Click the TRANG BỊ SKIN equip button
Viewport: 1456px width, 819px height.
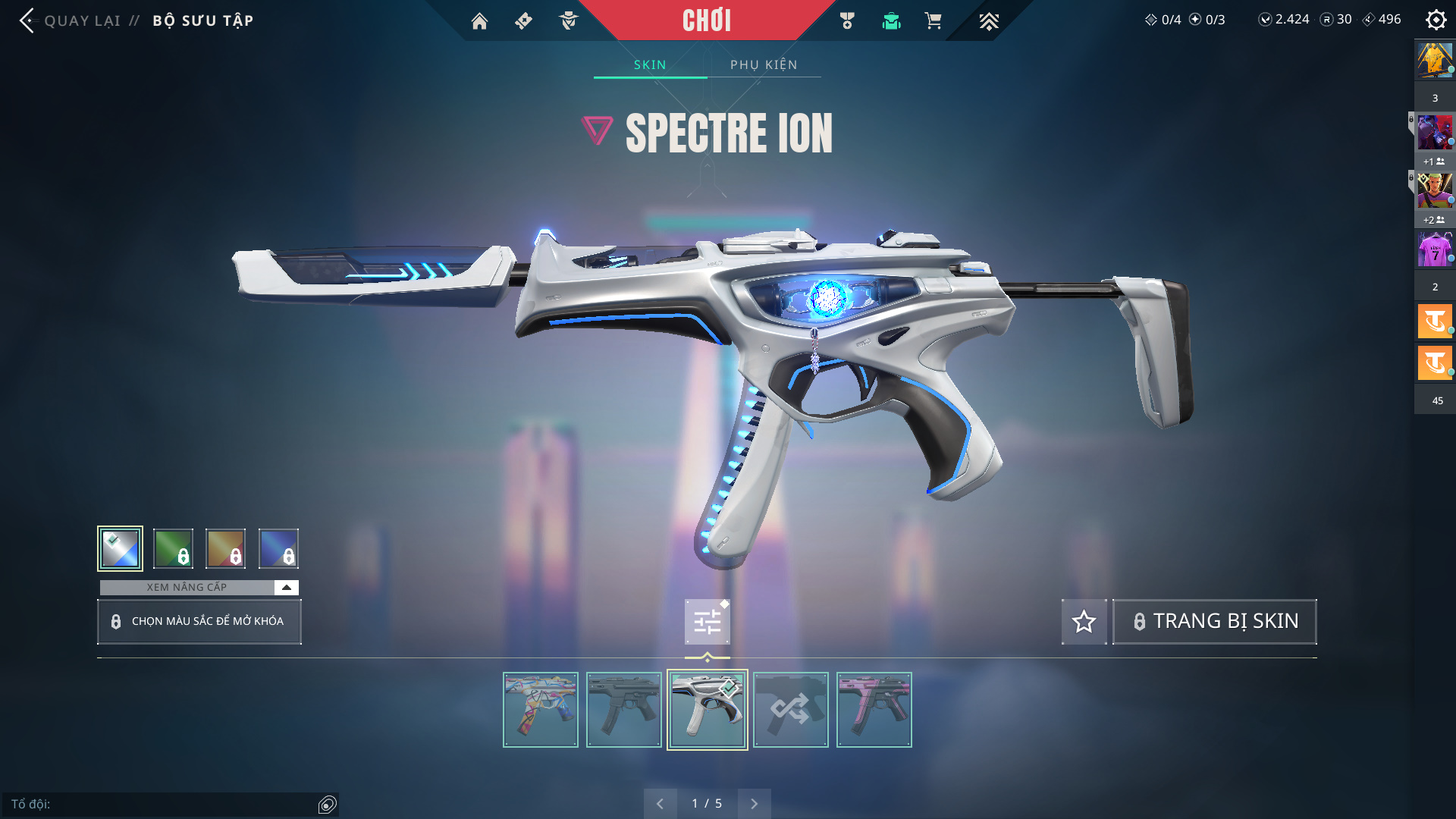click(1214, 622)
